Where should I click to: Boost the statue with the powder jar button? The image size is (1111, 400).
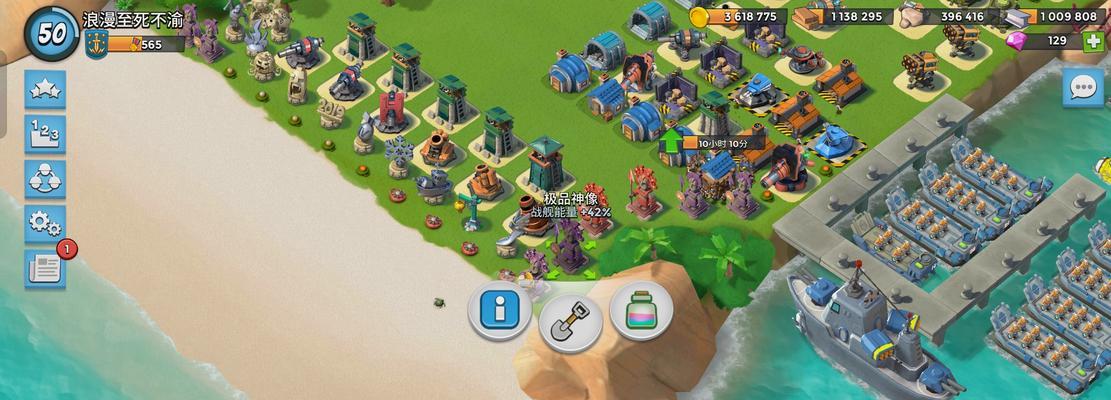tap(640, 309)
